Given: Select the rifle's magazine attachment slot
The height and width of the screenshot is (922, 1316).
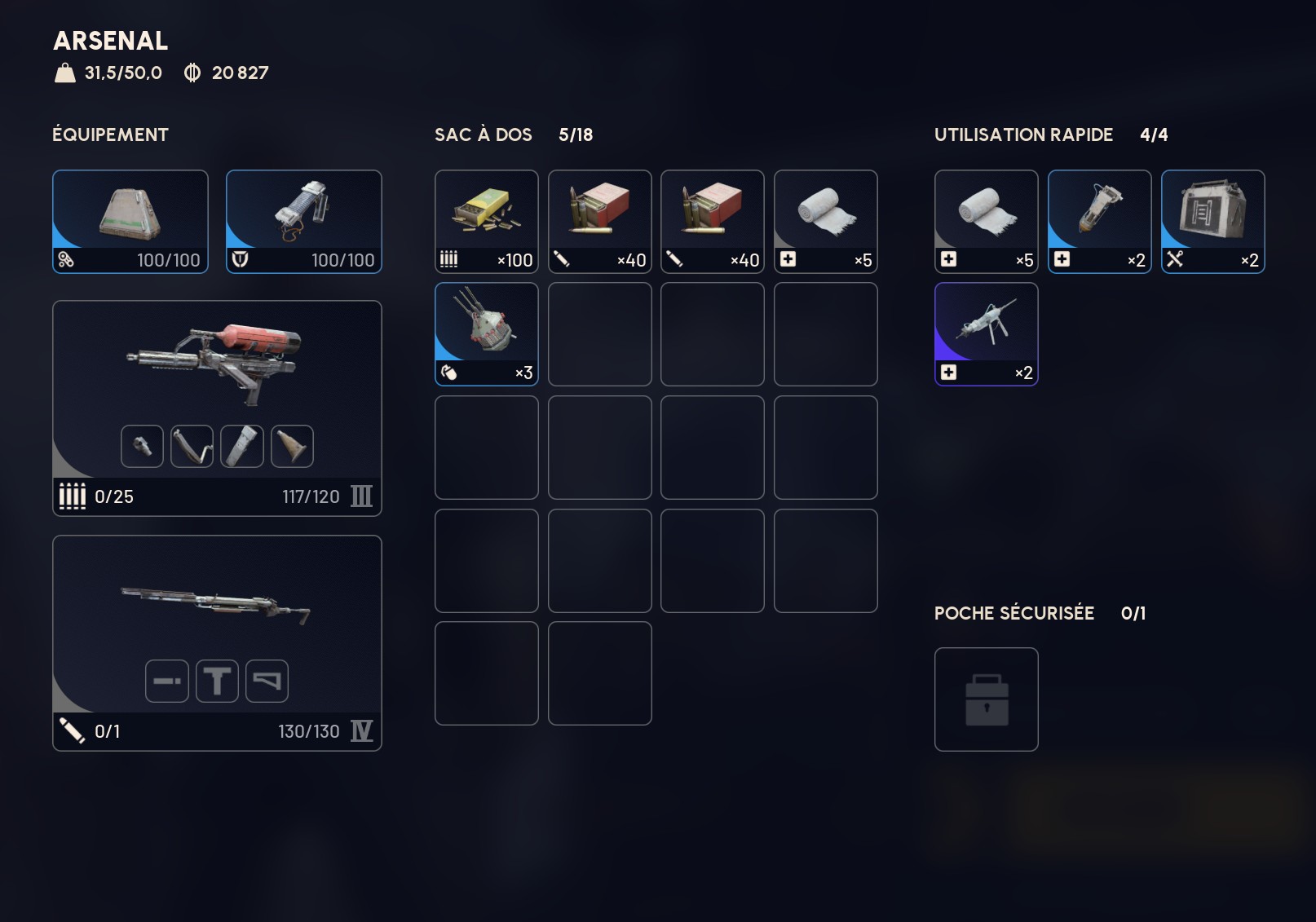Looking at the screenshot, I should point(166,682).
